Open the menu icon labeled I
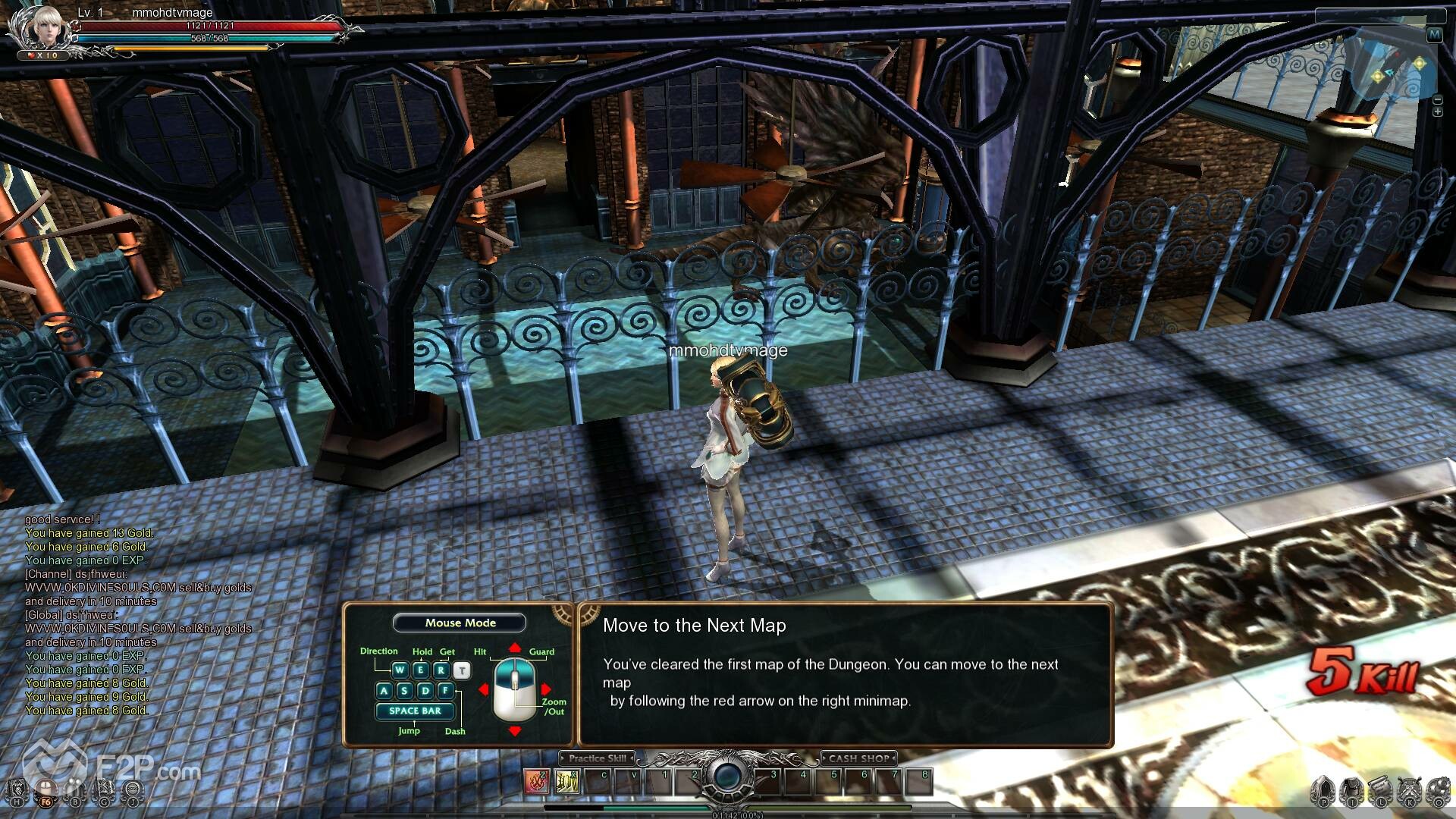The height and width of the screenshot is (819, 1456). point(1352,790)
